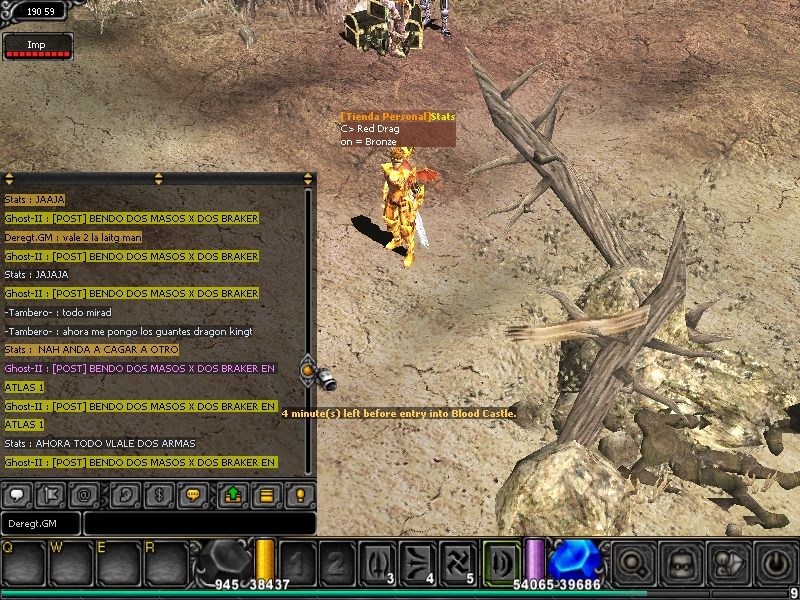Use the skill in hotkey slot 4

[419, 563]
